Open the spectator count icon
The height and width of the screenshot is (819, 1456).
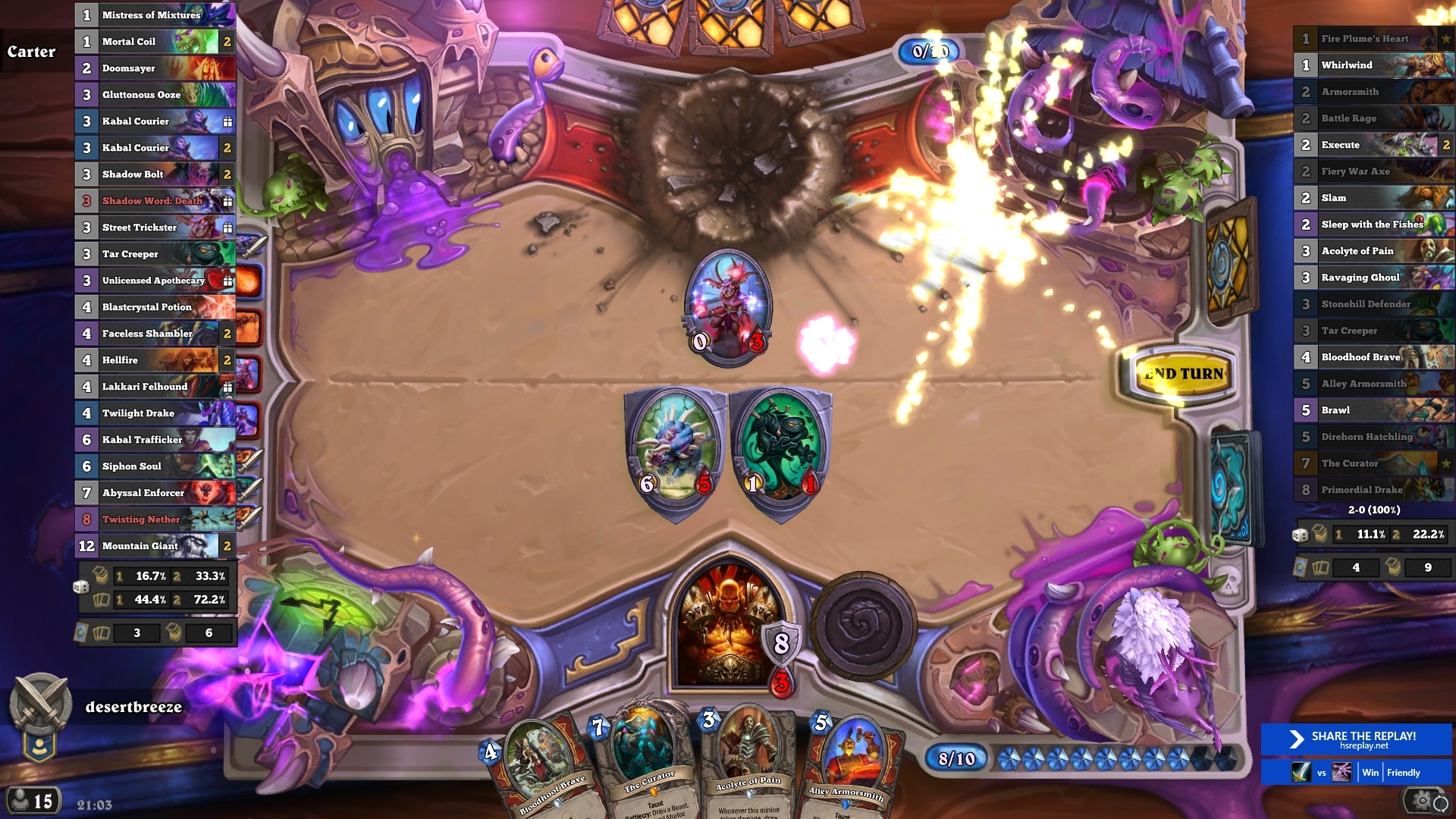coord(33,801)
